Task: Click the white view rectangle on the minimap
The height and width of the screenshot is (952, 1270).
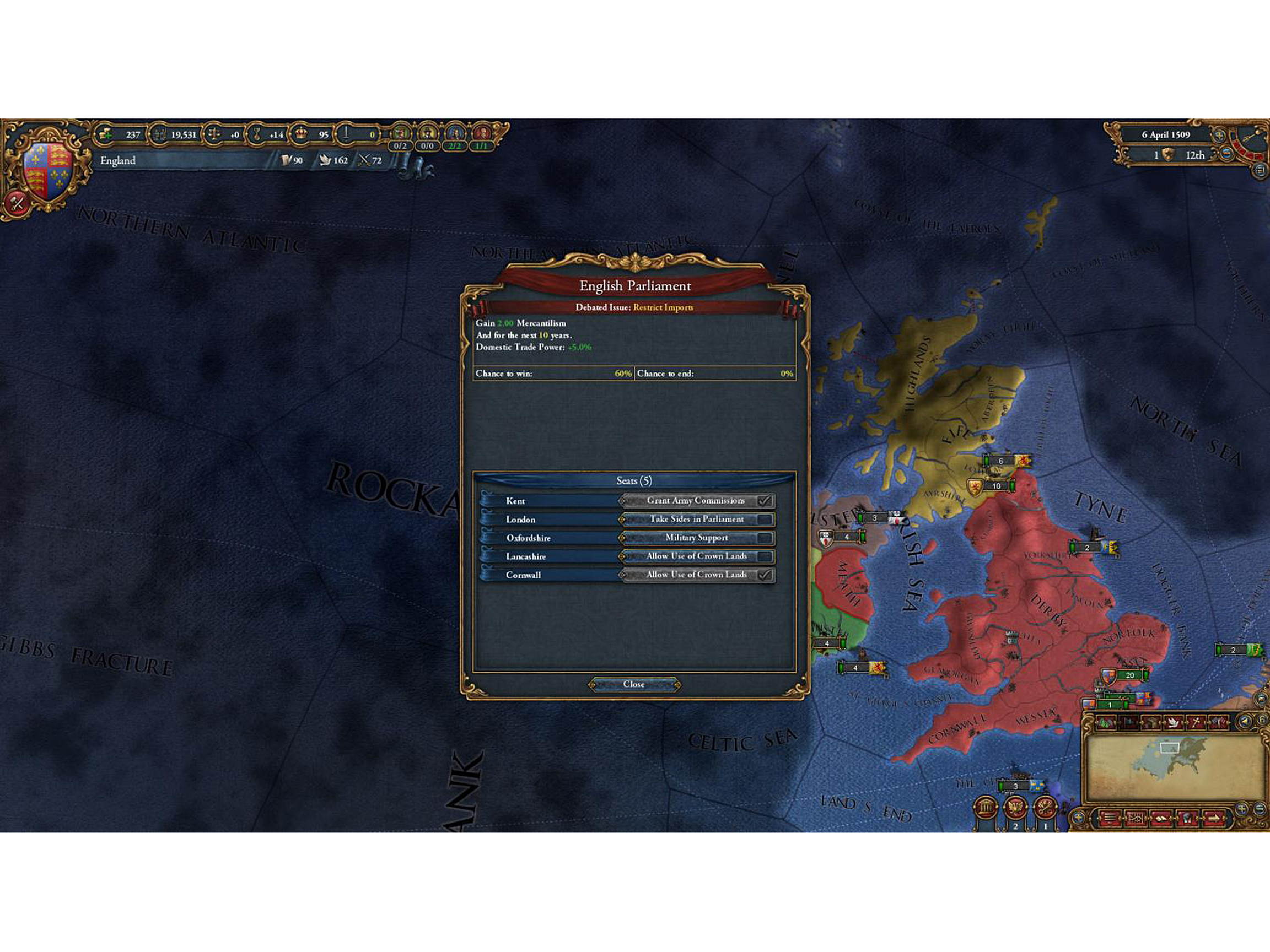Action: (x=1170, y=748)
